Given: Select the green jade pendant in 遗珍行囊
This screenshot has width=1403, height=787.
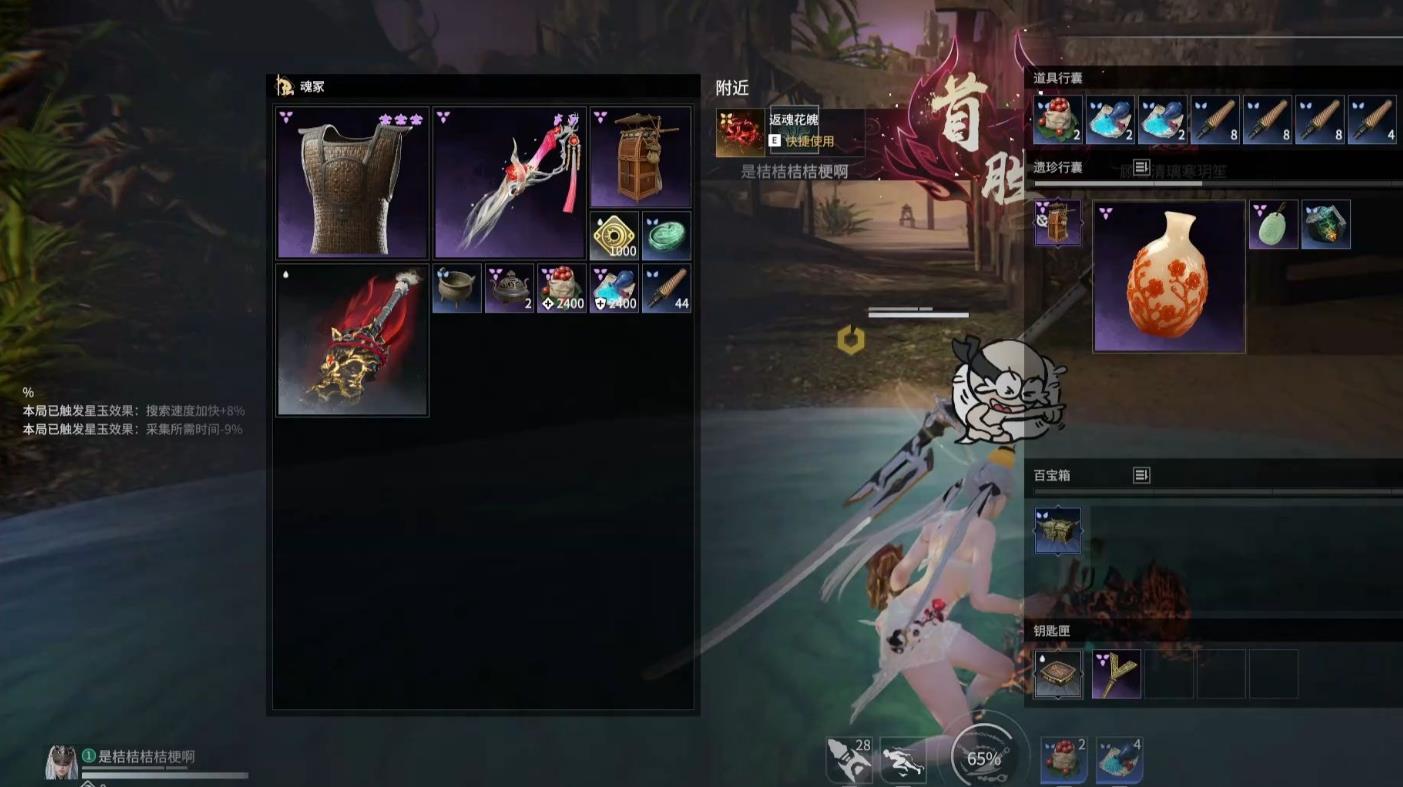Looking at the screenshot, I should pyautogui.click(x=1273, y=224).
